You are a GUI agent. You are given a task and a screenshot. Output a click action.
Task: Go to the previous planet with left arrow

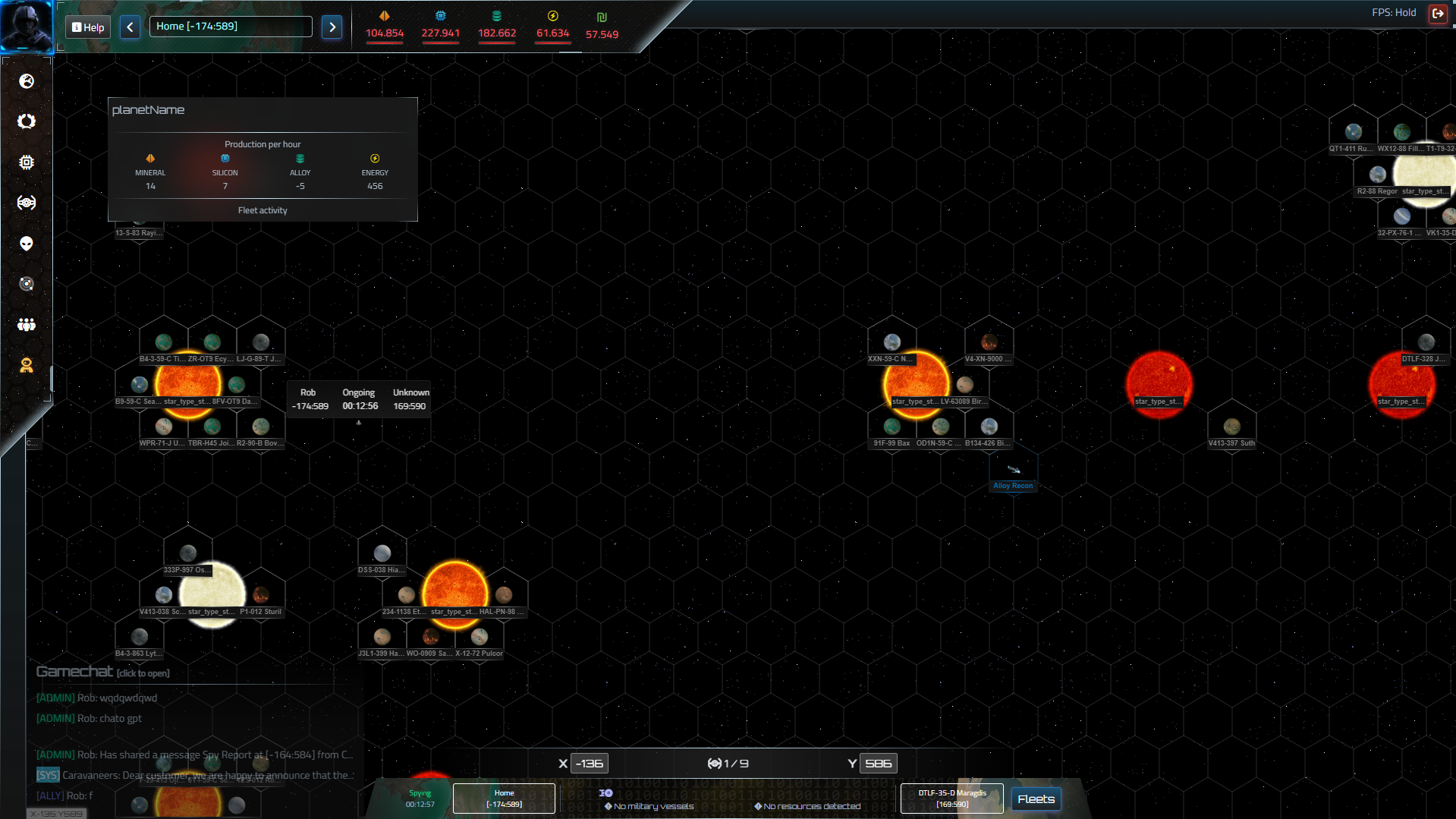(130, 27)
